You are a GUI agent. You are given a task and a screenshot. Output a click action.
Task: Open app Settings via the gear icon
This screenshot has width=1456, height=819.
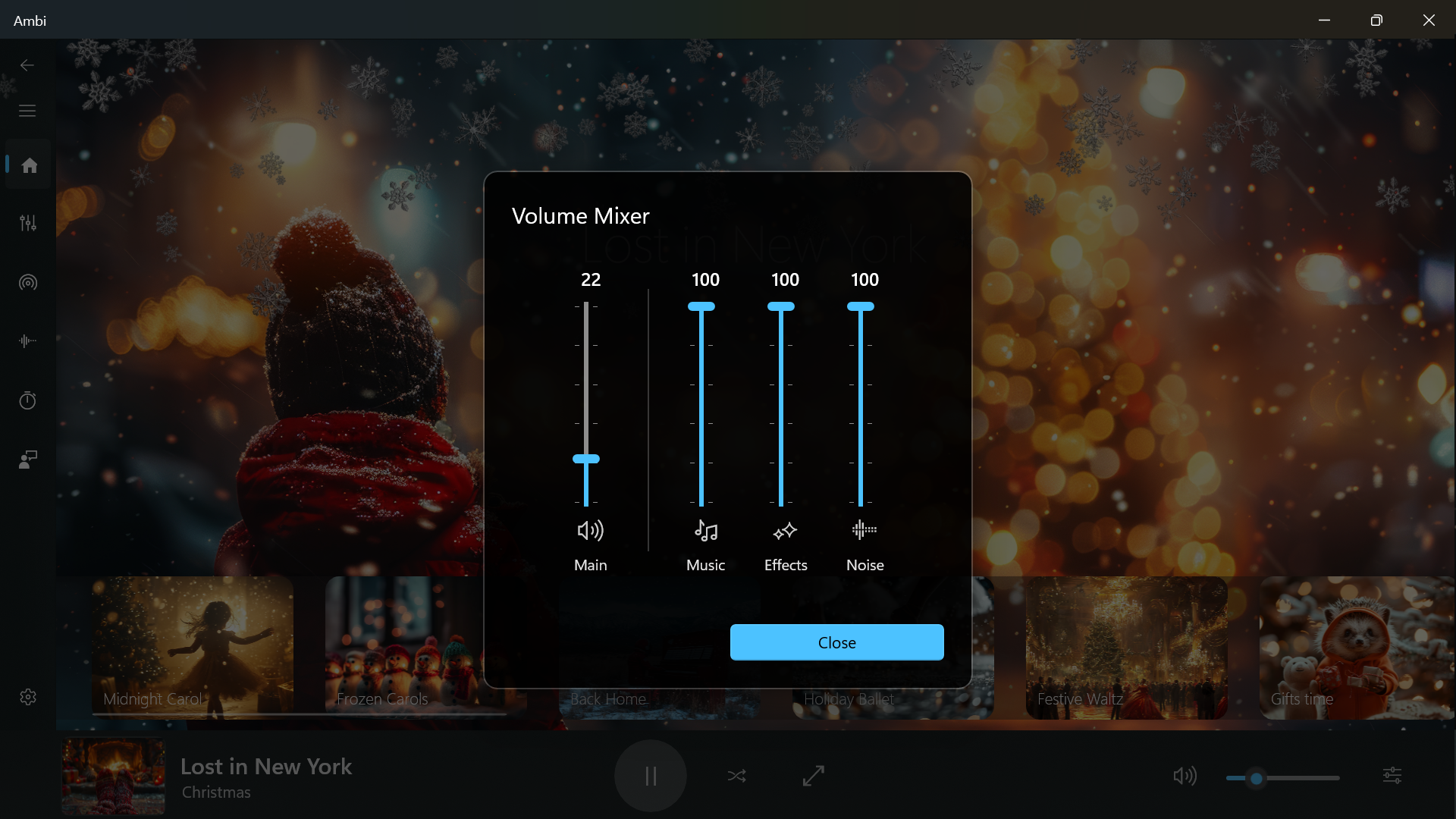[x=27, y=697]
